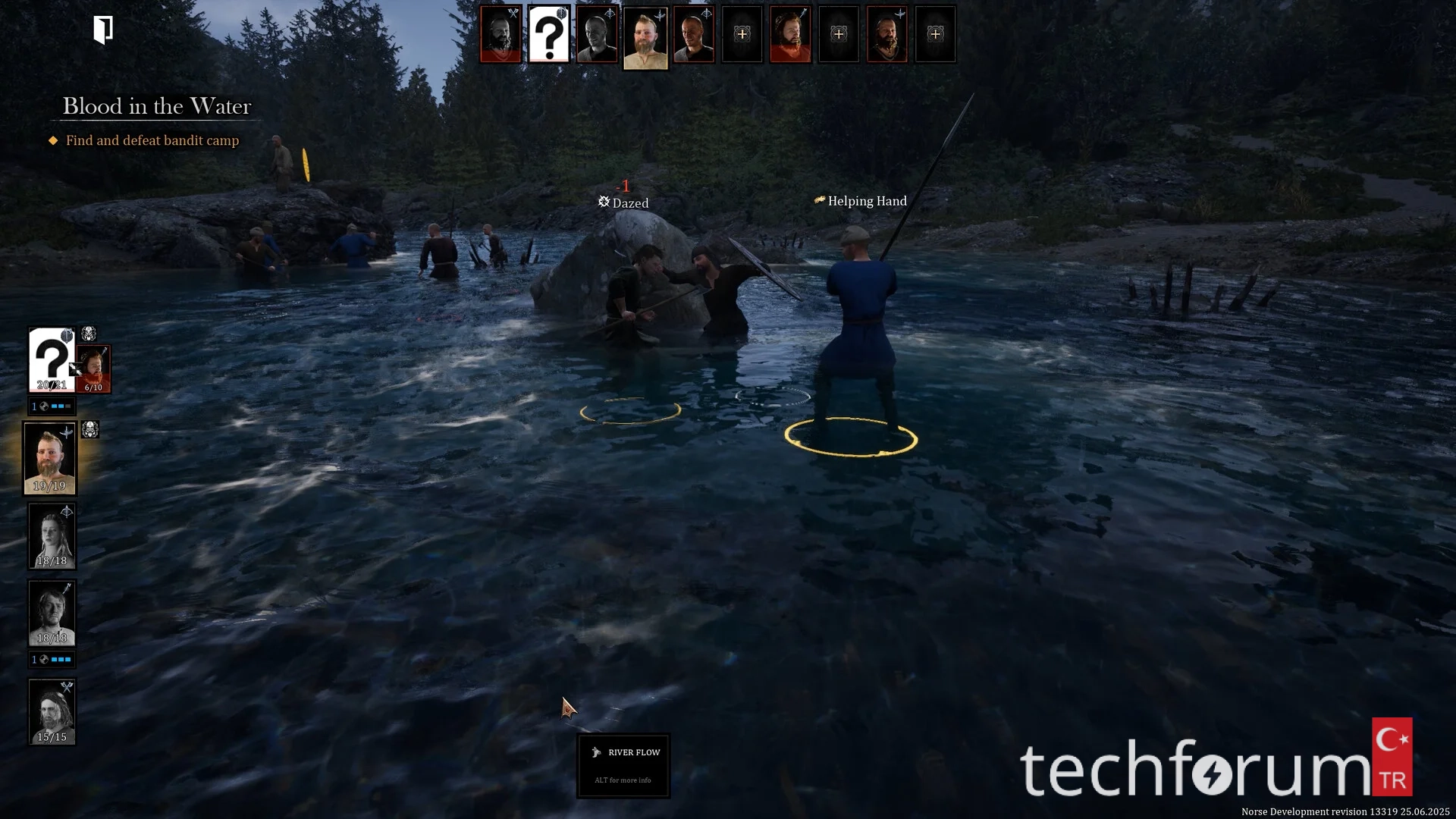Click the Find and defeat bandit camp objective
The width and height of the screenshot is (1456, 819).
coord(152,140)
